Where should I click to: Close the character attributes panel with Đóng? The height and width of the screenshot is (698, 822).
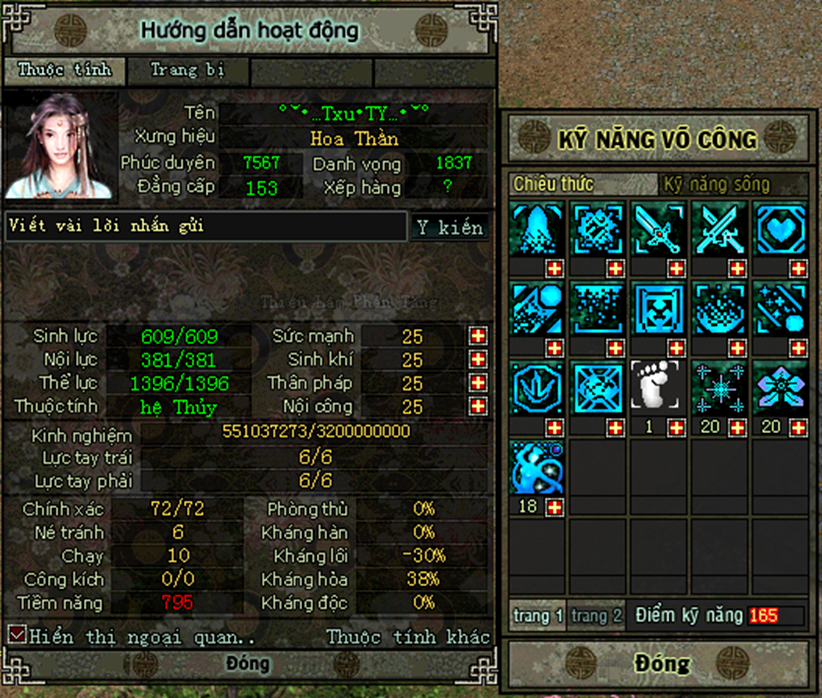click(247, 664)
